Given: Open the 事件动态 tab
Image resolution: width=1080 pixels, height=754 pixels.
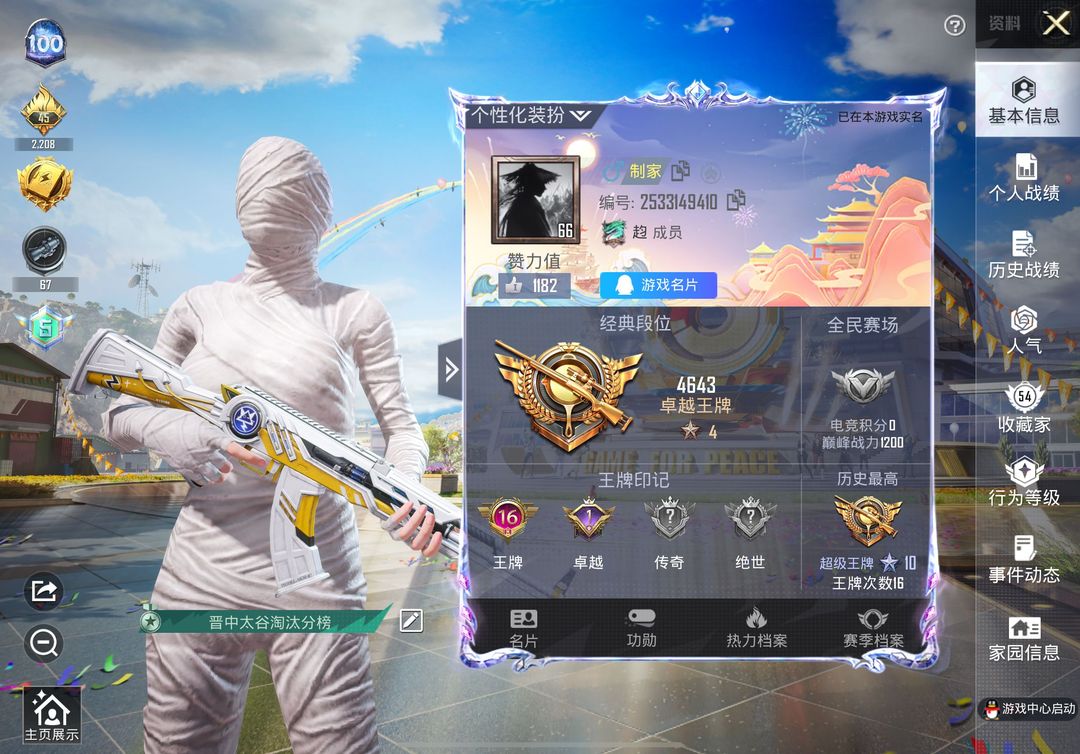Looking at the screenshot, I should (1024, 560).
